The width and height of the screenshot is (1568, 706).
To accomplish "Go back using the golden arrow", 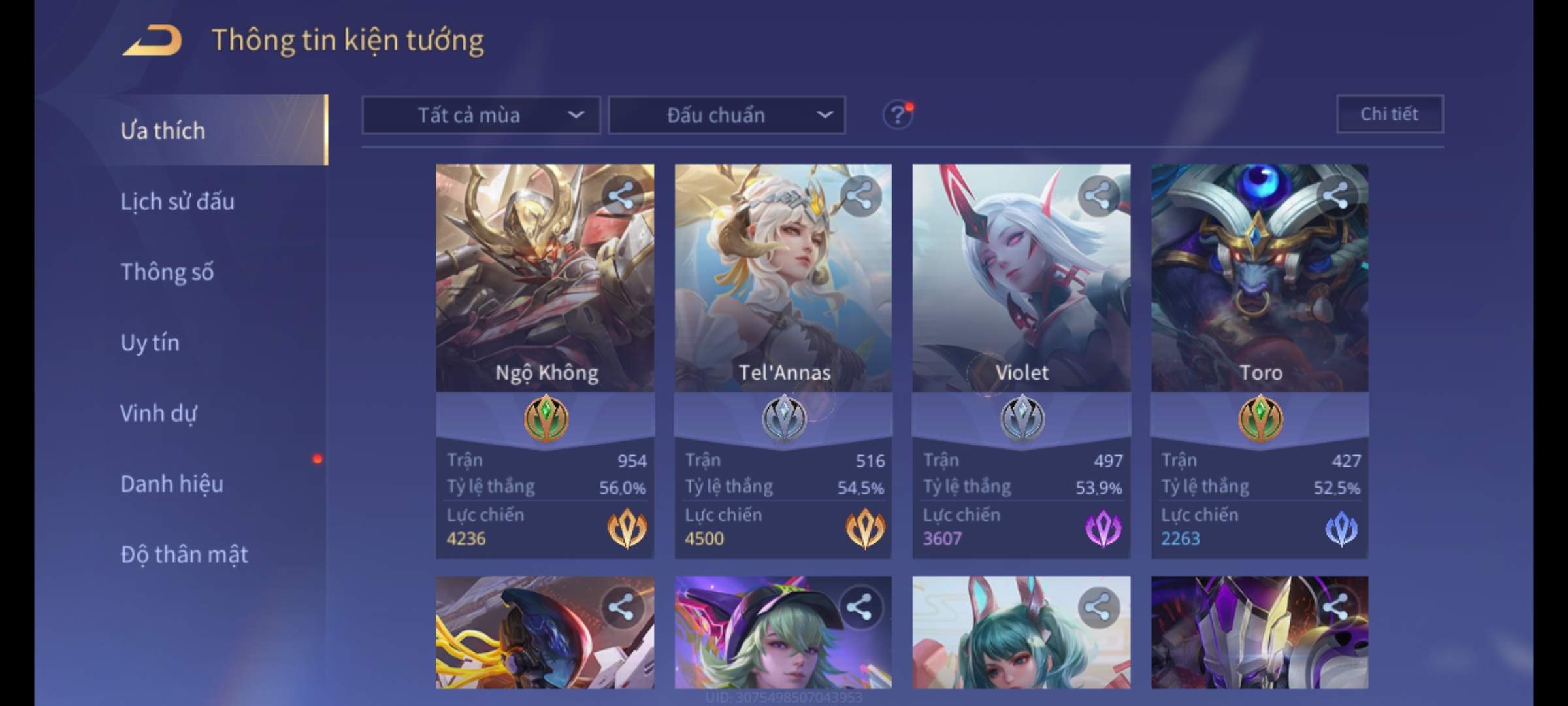I will coord(152,41).
